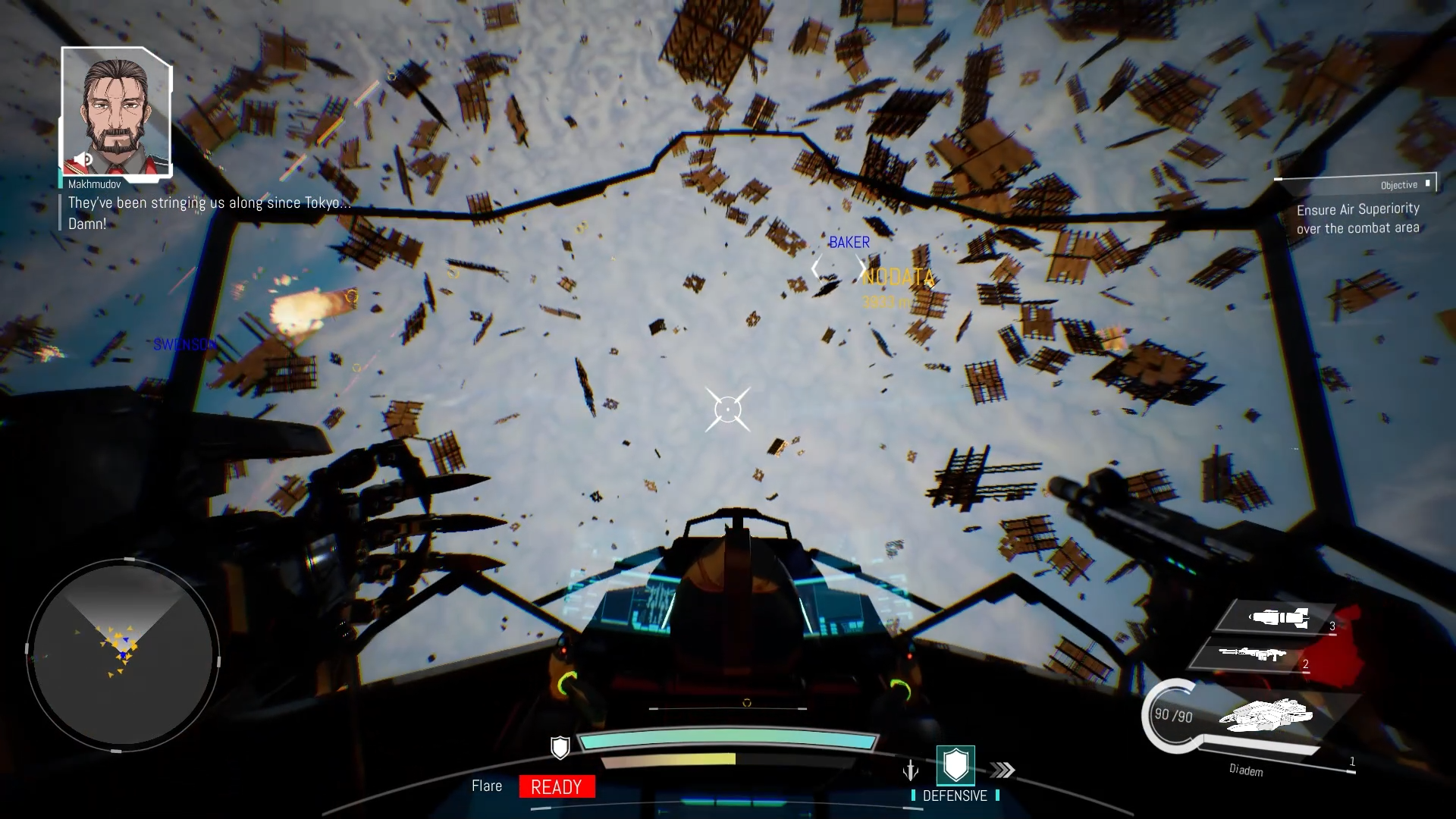Click Makhmudov's speaker portrait
Image resolution: width=1456 pixels, height=819 pixels.
117,112
